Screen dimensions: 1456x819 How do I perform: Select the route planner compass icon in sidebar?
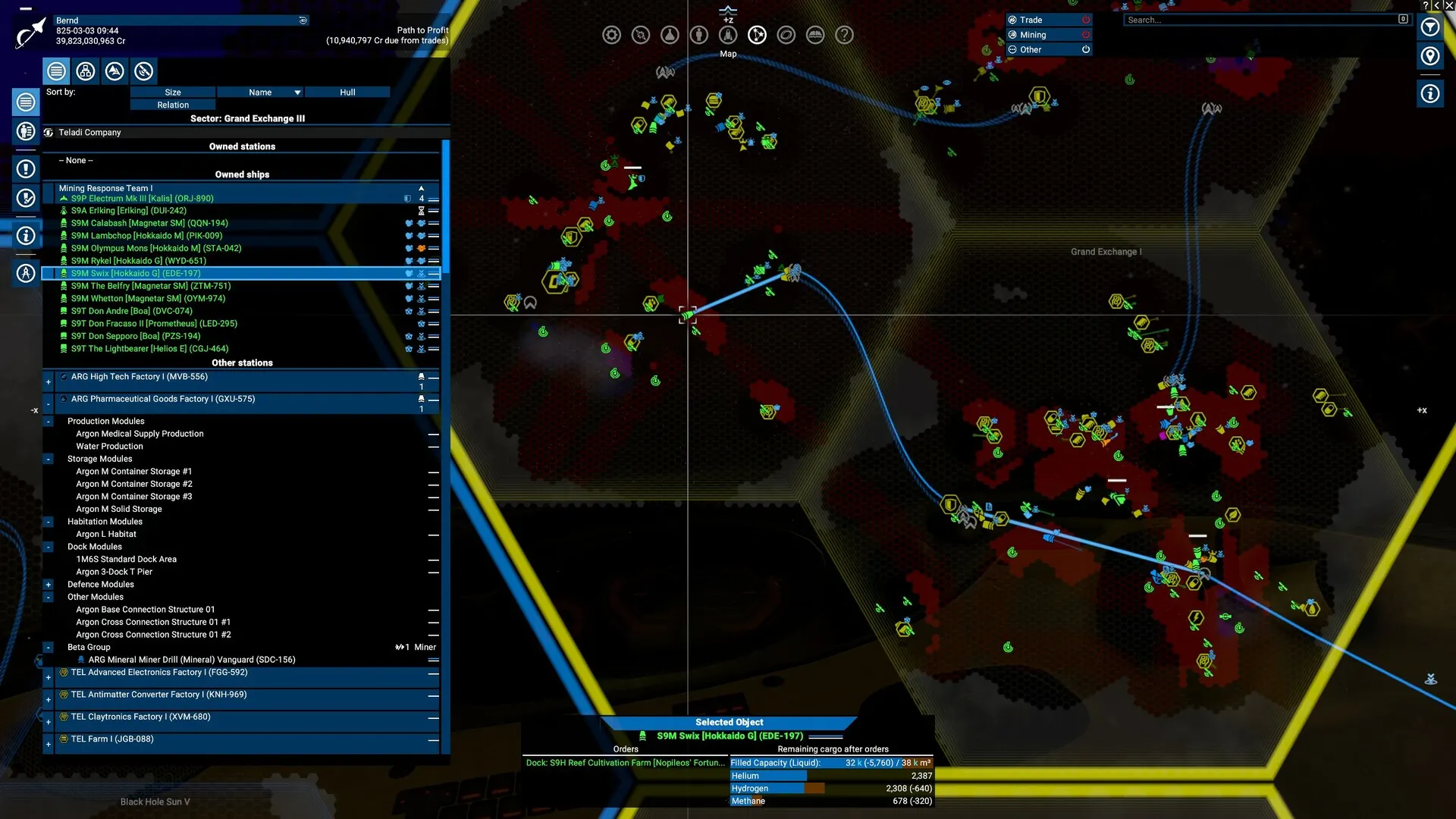click(x=26, y=273)
